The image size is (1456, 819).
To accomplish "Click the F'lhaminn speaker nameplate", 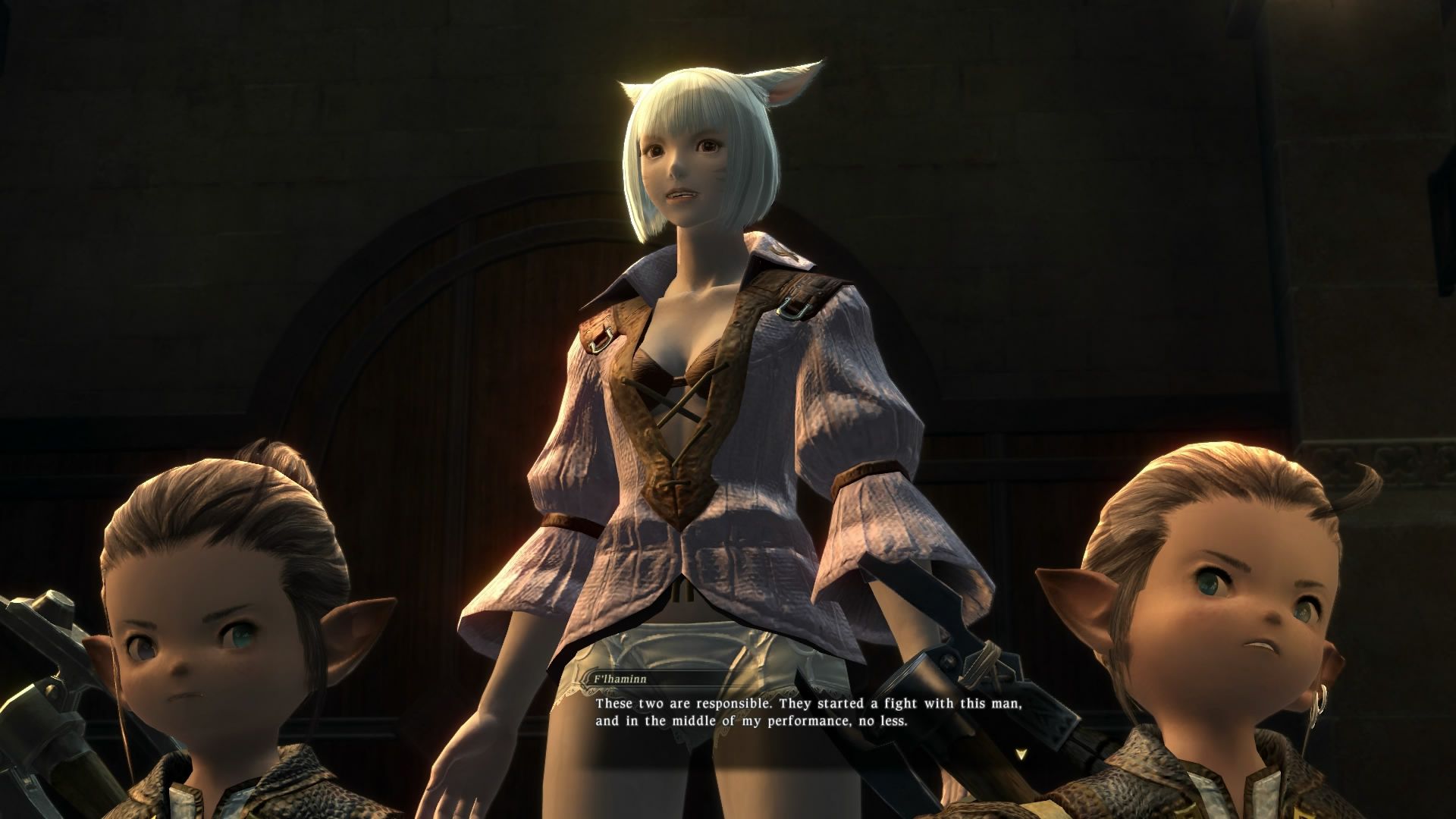I will [x=622, y=679].
